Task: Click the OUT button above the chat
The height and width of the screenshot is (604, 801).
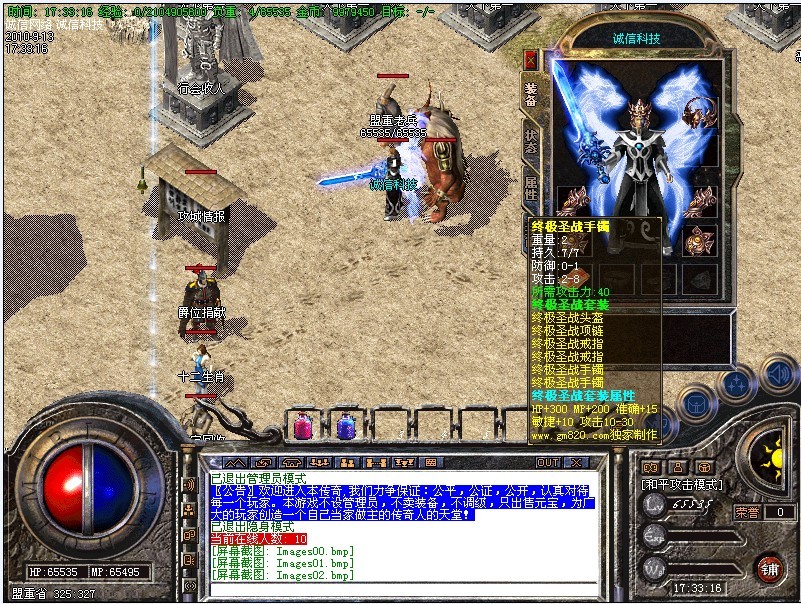Action: pos(547,462)
